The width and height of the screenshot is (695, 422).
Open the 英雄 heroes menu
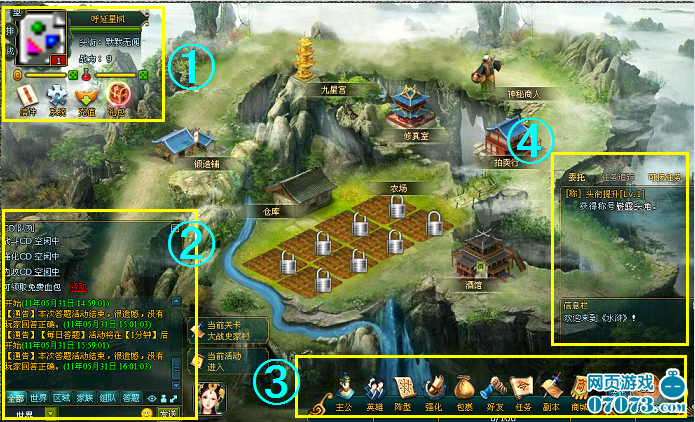(374, 390)
